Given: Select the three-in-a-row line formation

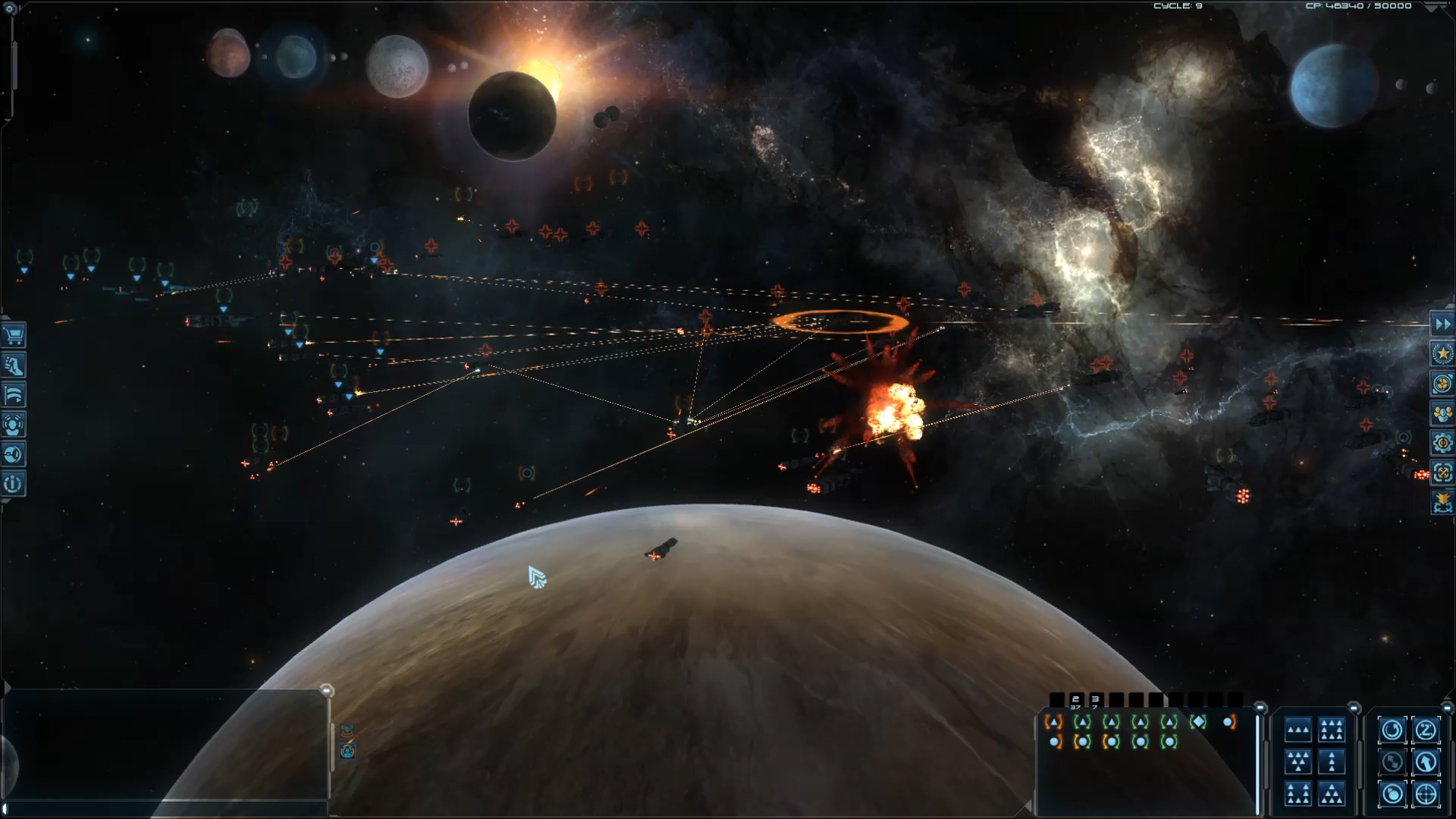Looking at the screenshot, I should point(1298,731).
